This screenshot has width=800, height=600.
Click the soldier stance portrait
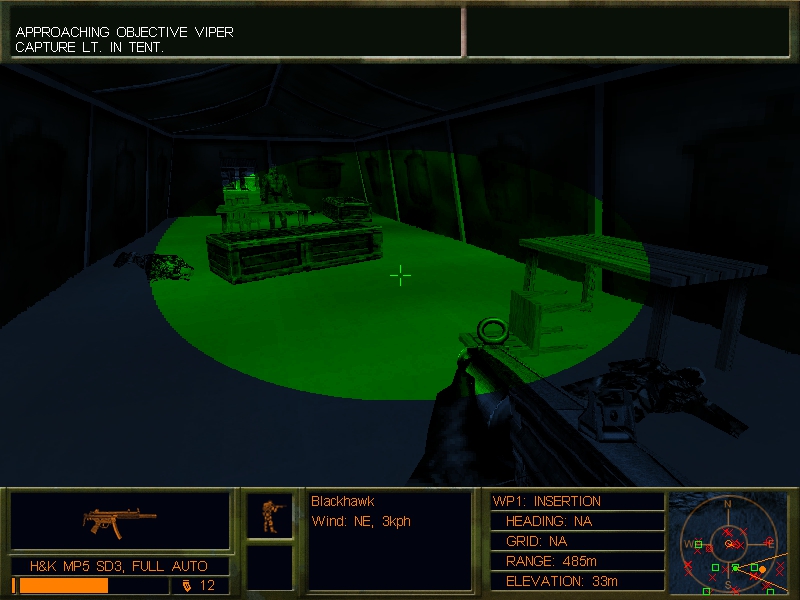(x=270, y=515)
